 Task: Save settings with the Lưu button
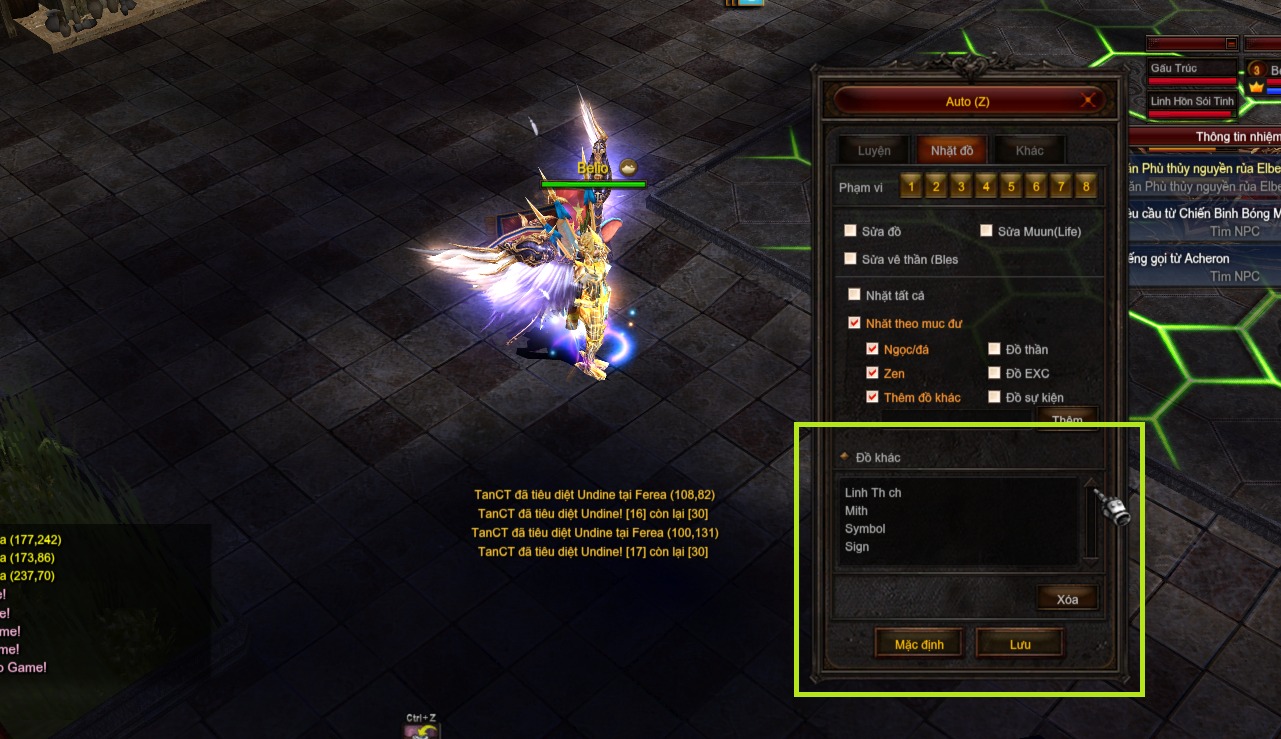pos(1019,644)
